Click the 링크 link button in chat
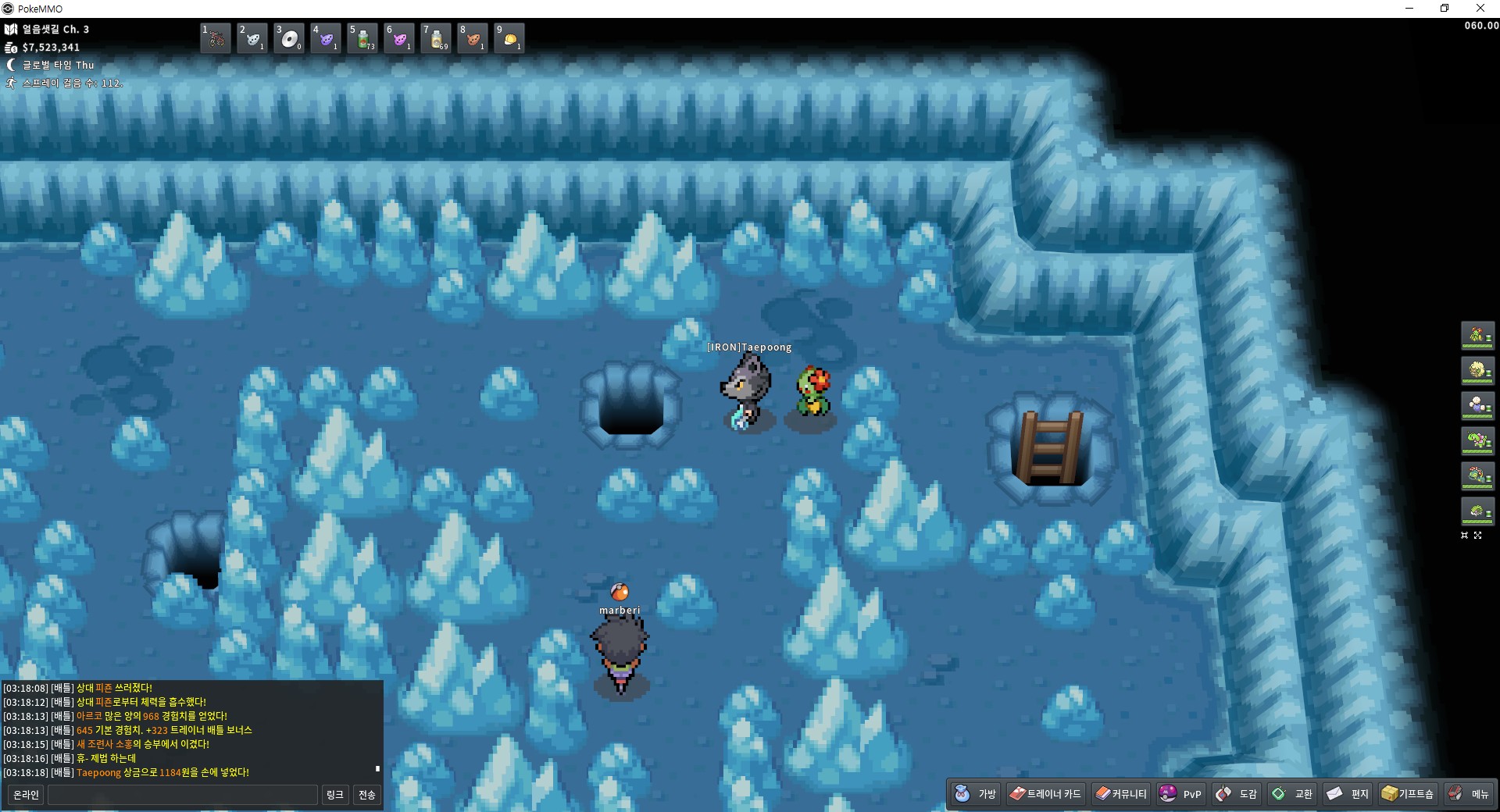 click(x=334, y=795)
